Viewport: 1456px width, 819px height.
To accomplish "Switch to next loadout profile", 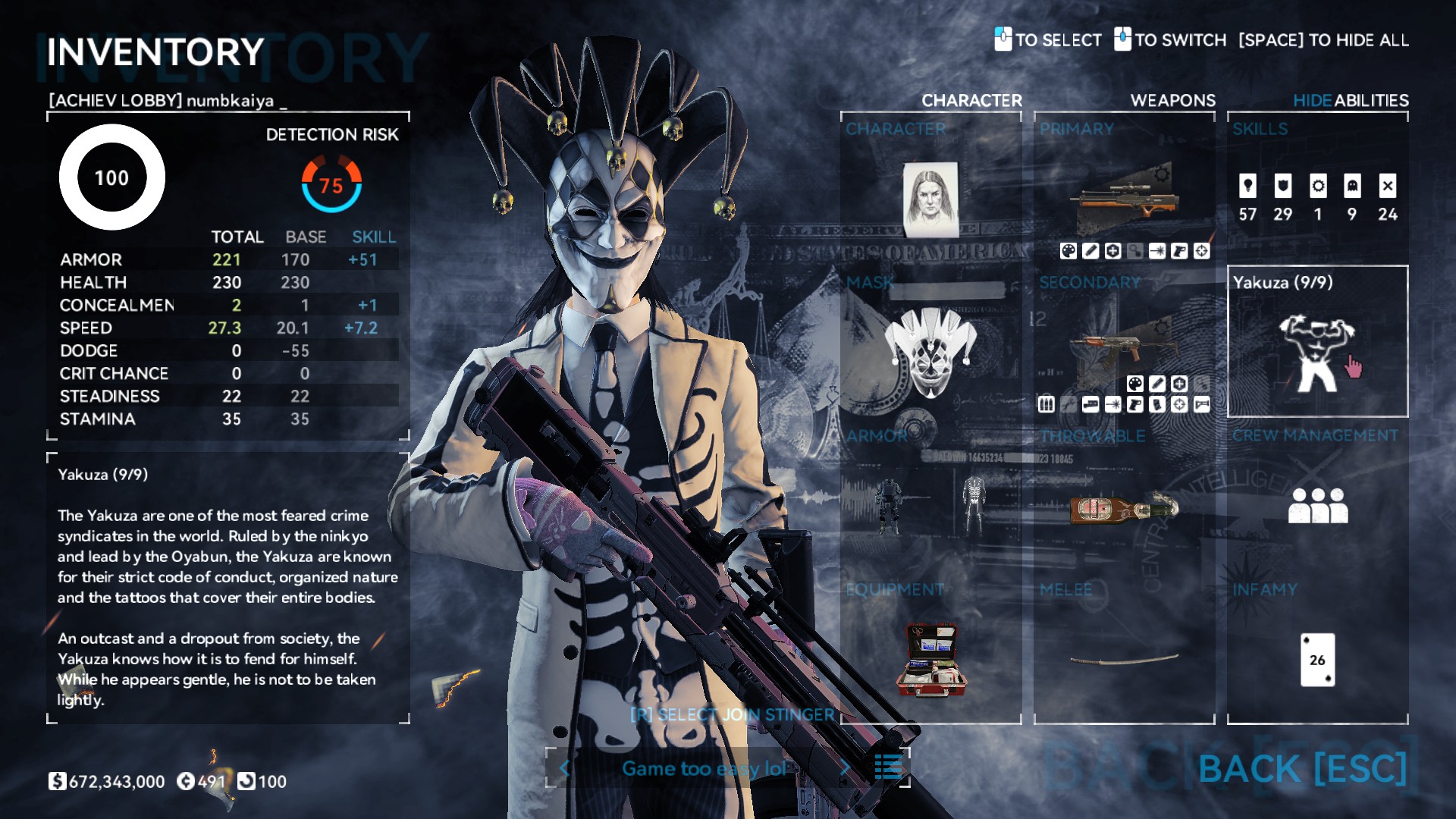I will point(845,768).
